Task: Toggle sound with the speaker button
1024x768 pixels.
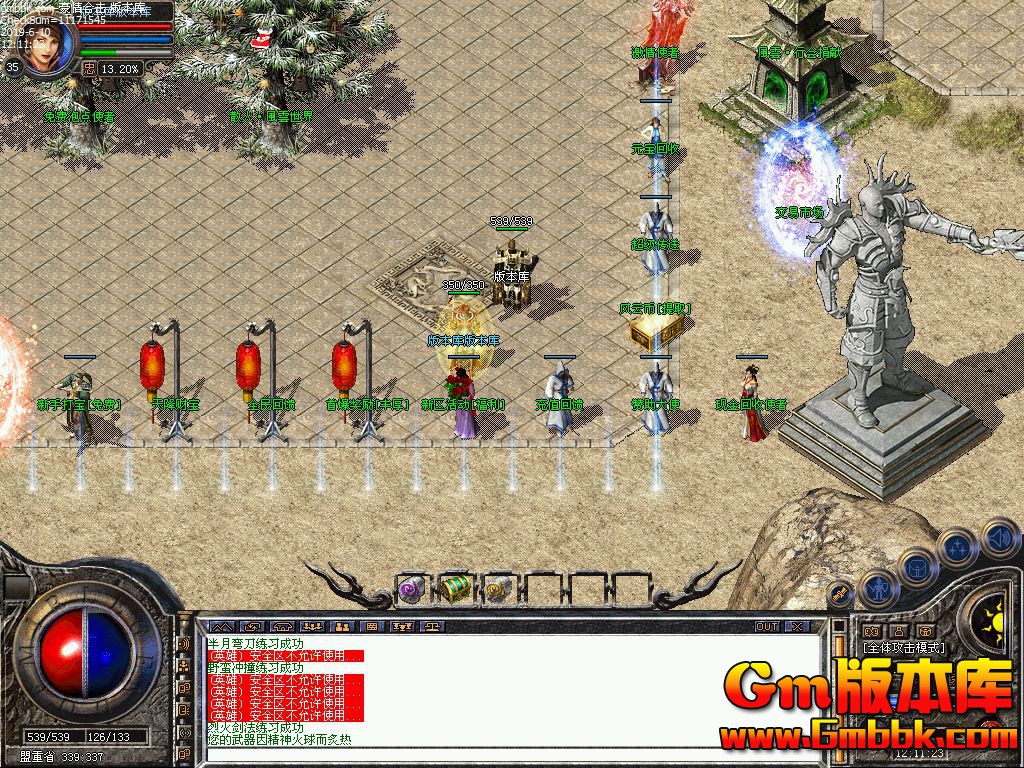Action: point(998,538)
